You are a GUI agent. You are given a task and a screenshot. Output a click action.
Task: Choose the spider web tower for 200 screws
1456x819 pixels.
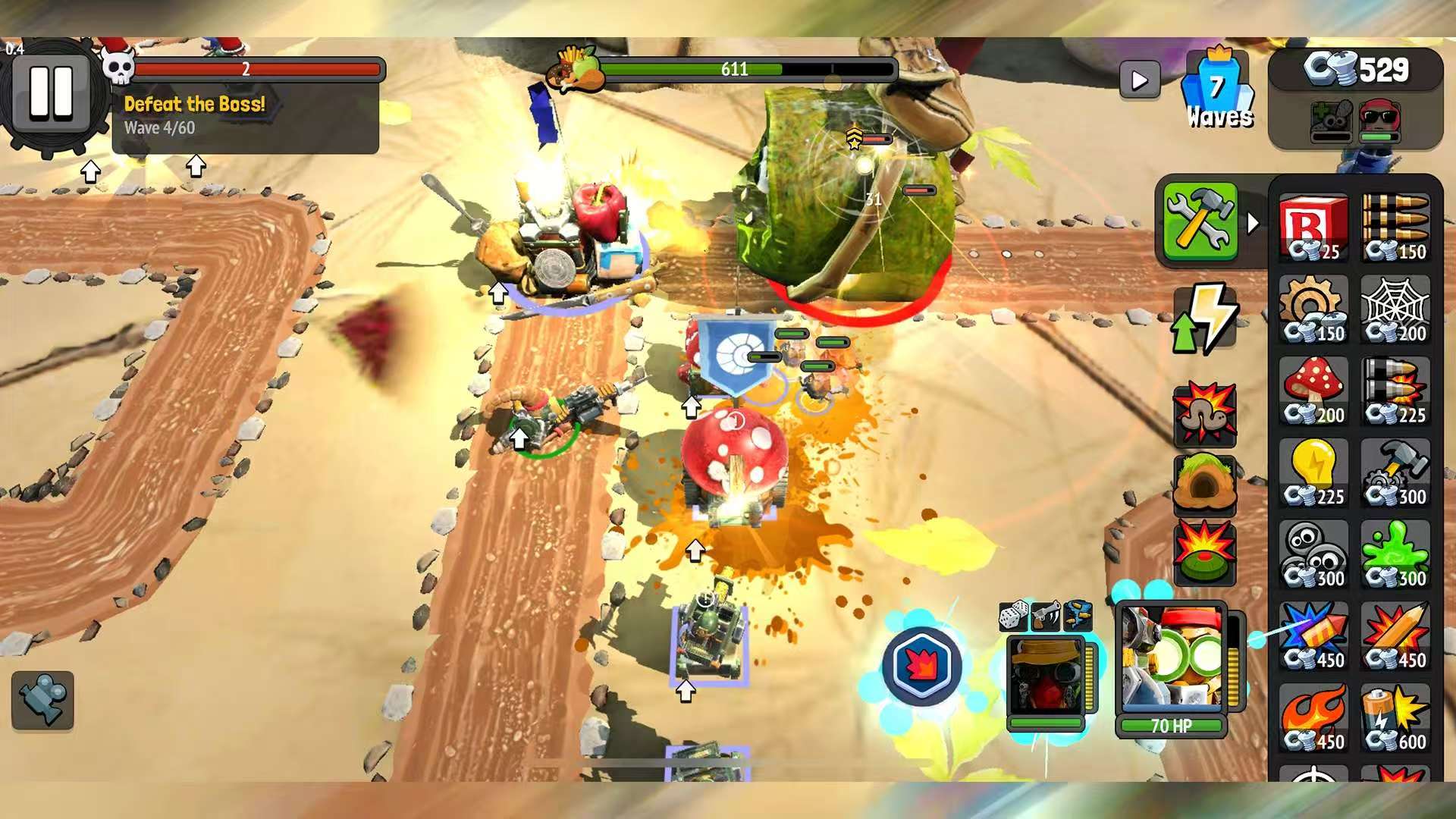[1395, 311]
